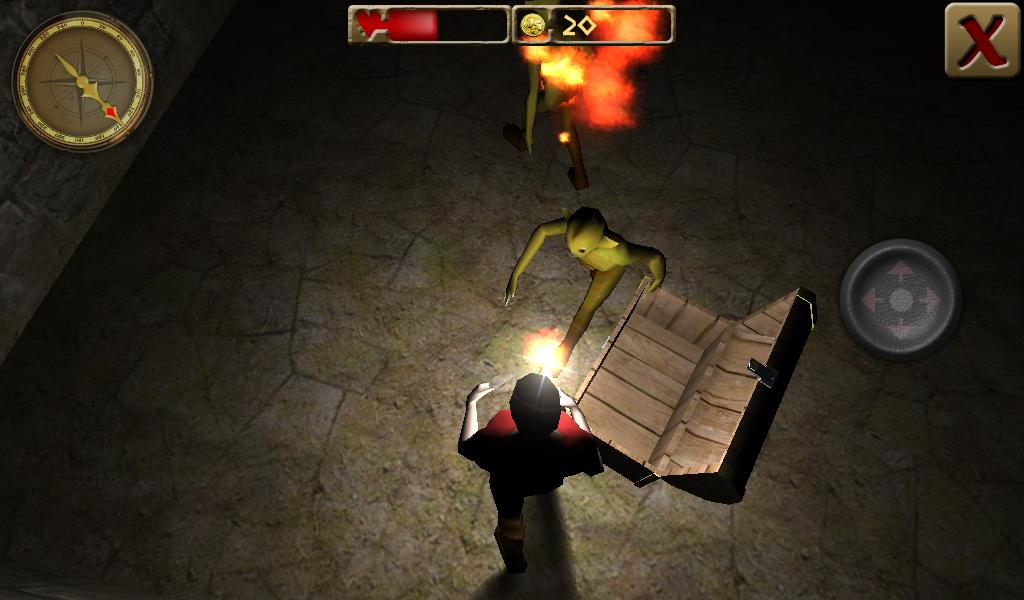Close the game with the red X button
Image resolution: width=1024 pixels, height=600 pixels.
click(x=981, y=40)
